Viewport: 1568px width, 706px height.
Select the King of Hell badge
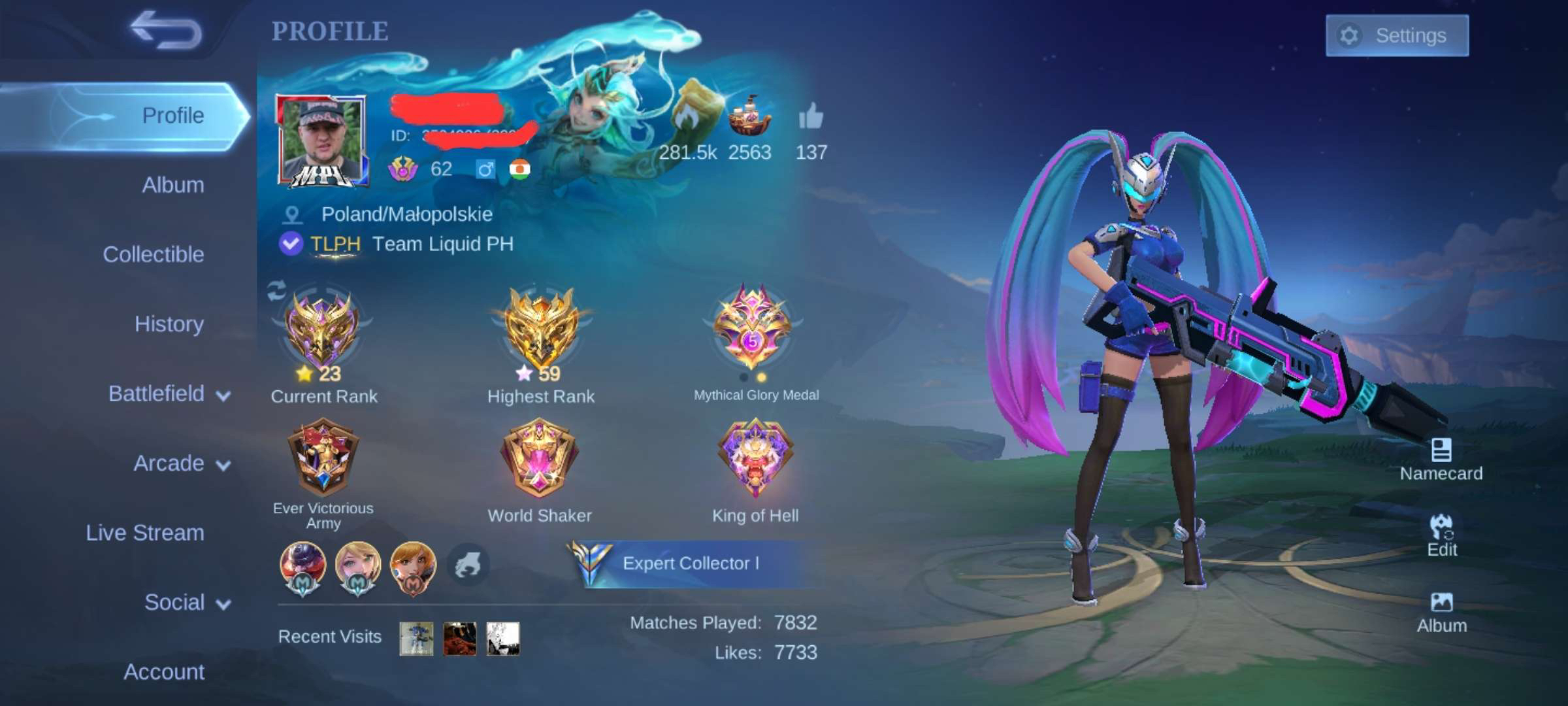tap(755, 458)
